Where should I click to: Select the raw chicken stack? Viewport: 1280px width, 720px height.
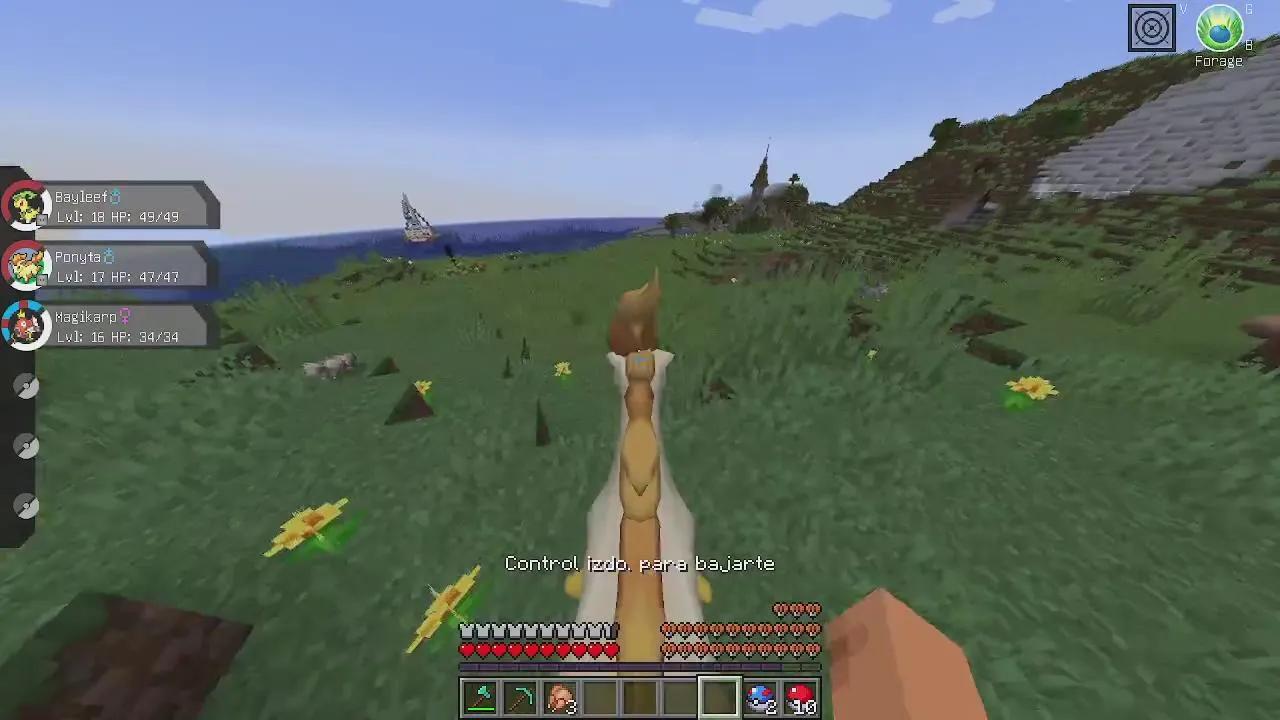click(x=560, y=697)
